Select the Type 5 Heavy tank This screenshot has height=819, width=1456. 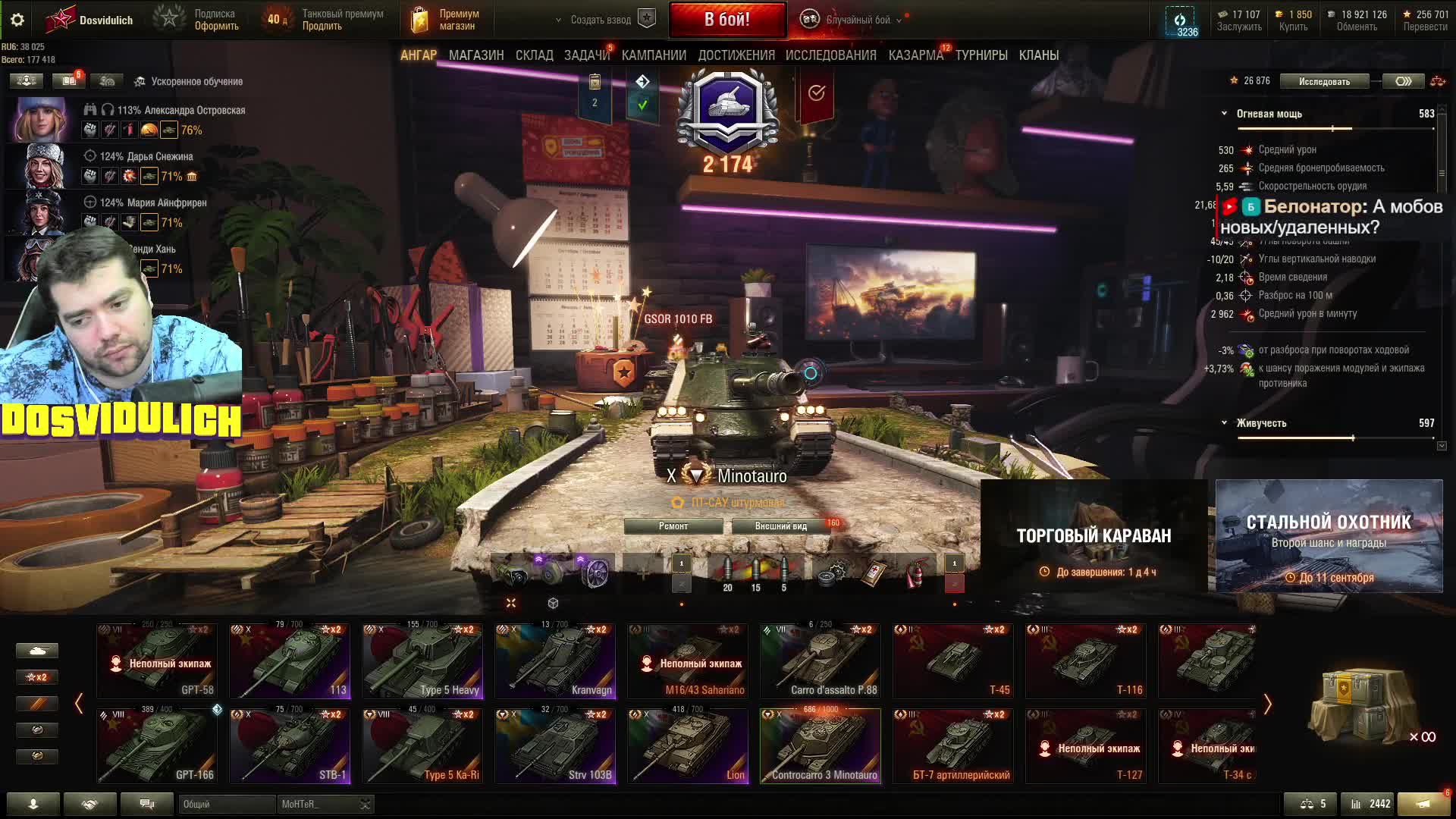[x=422, y=661]
